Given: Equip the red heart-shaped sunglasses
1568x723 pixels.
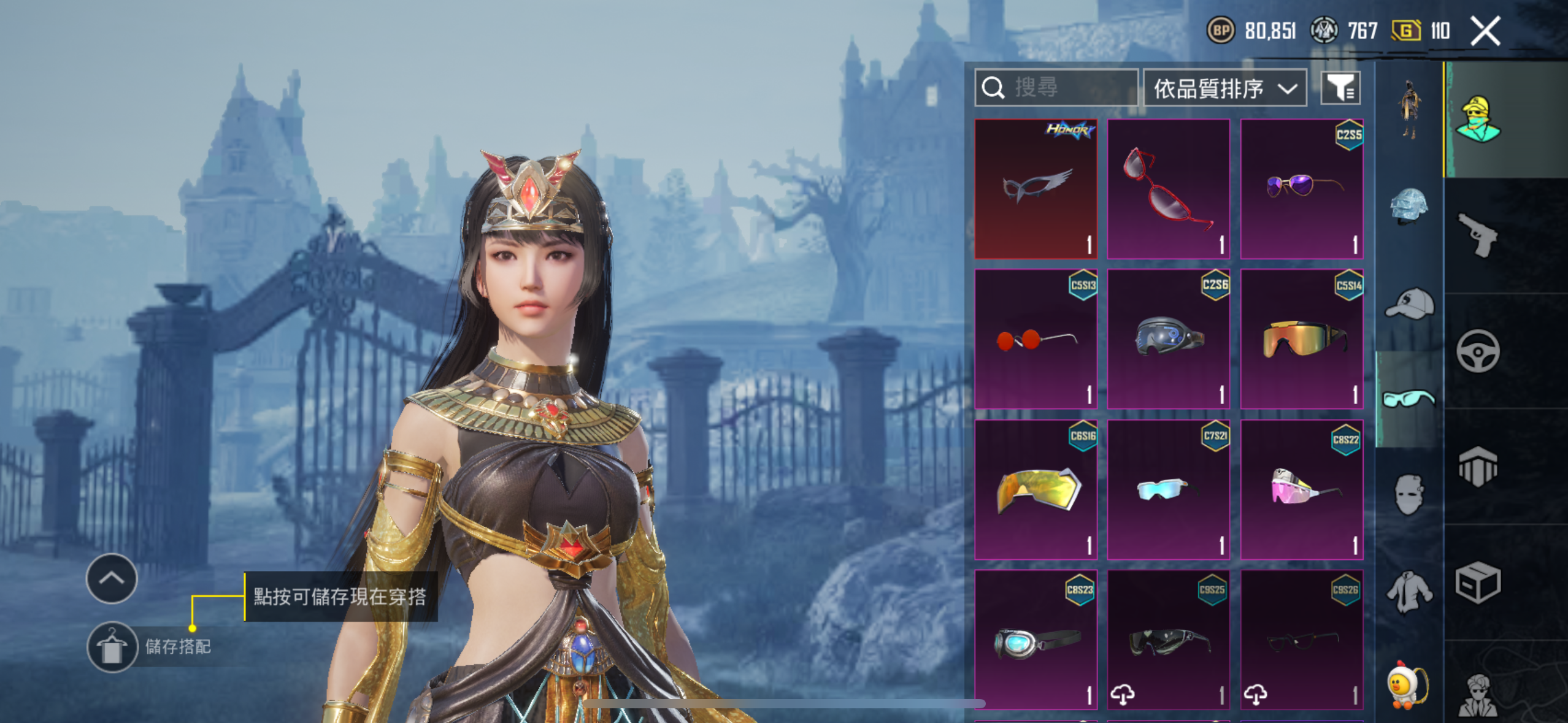Looking at the screenshot, I should [x=1169, y=189].
